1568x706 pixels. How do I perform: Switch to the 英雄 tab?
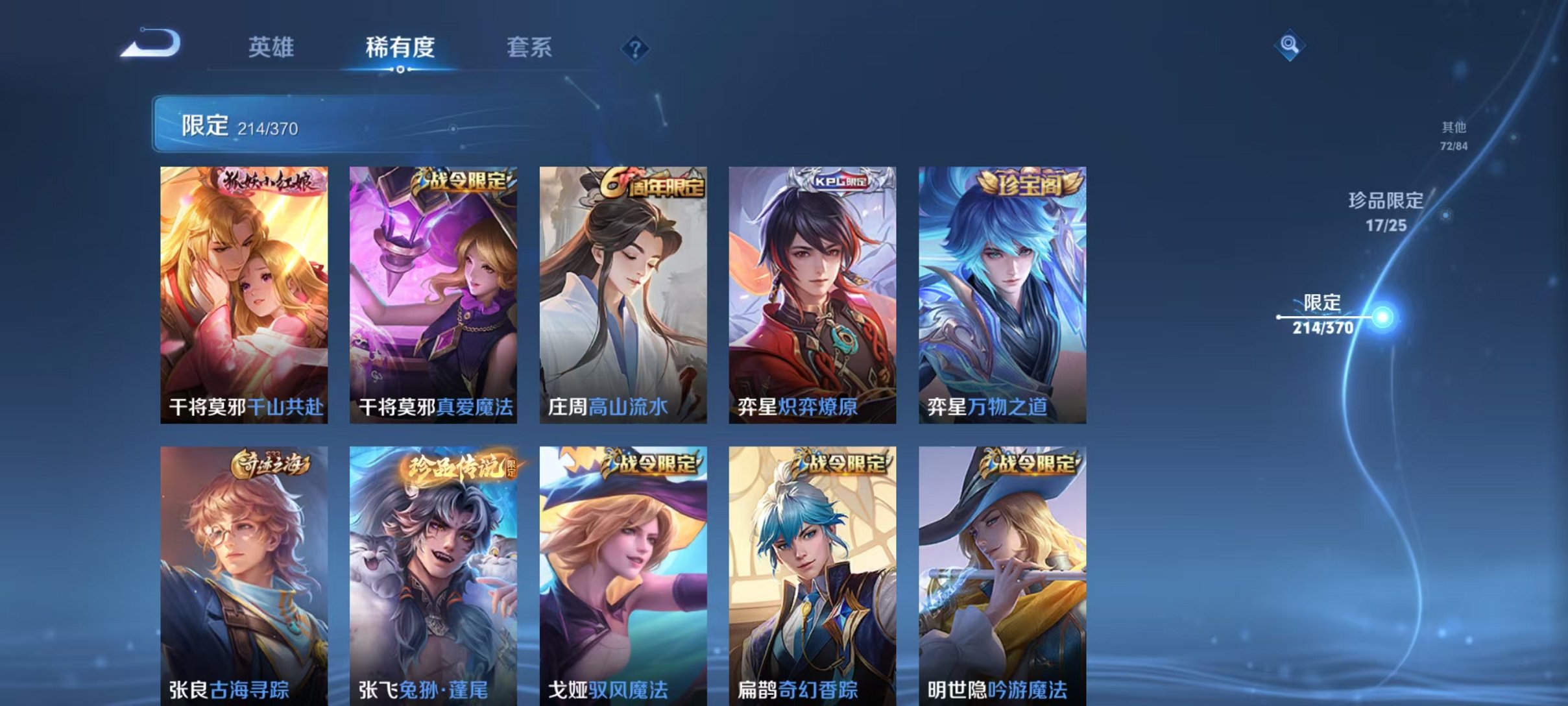(272, 46)
